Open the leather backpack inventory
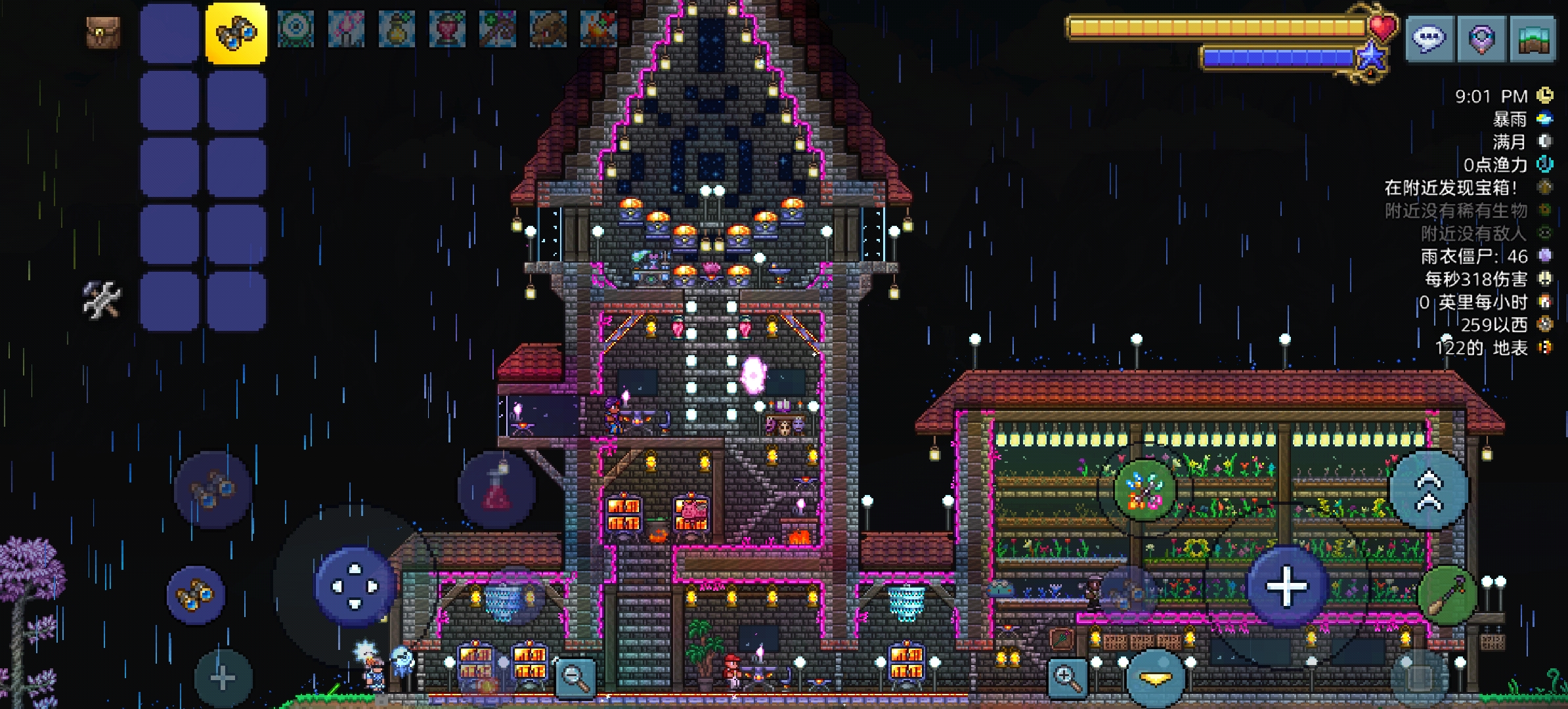Screen dimensions: 1568x709 (103, 31)
